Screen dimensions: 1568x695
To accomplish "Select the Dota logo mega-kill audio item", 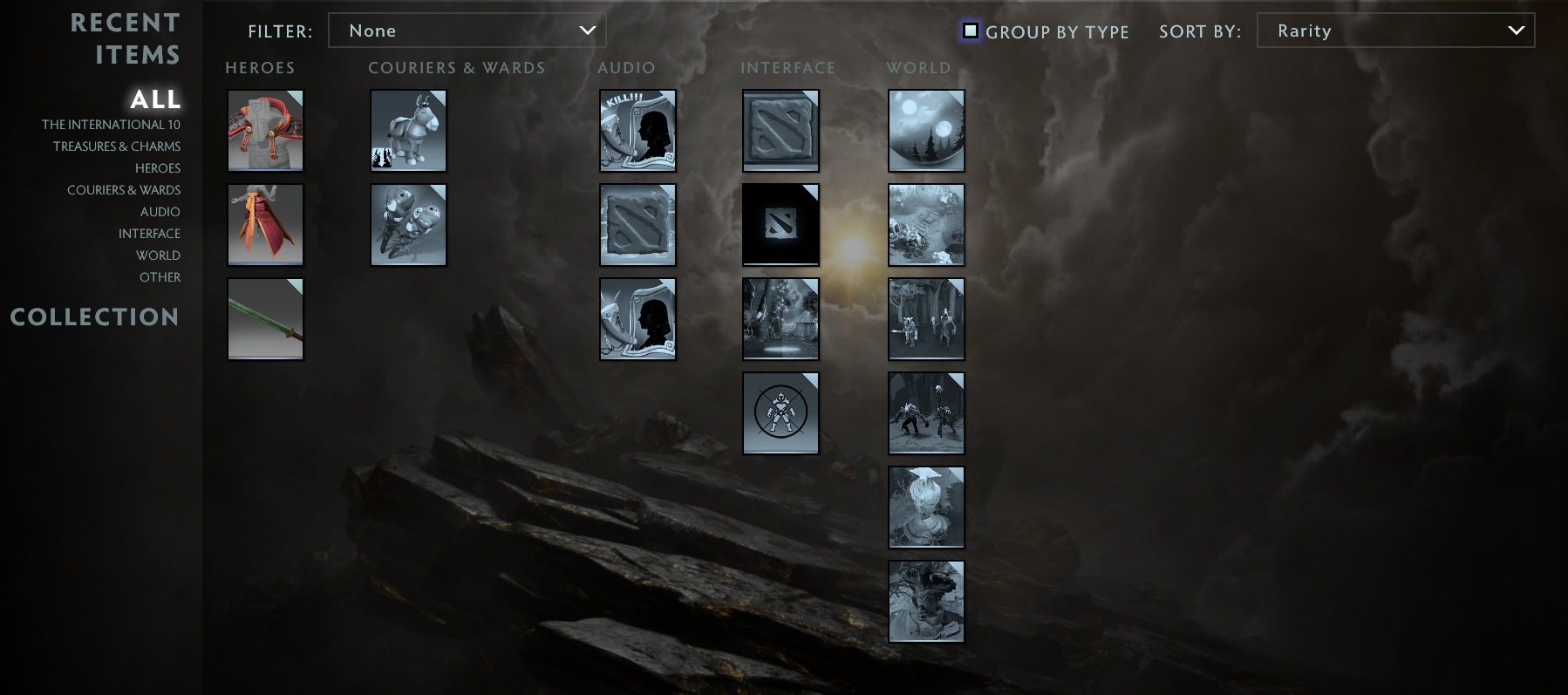I will coord(637,224).
